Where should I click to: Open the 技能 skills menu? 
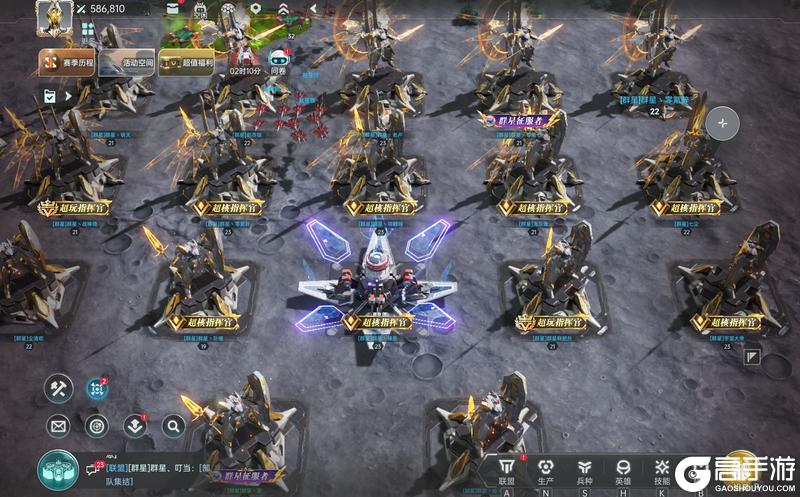662,470
